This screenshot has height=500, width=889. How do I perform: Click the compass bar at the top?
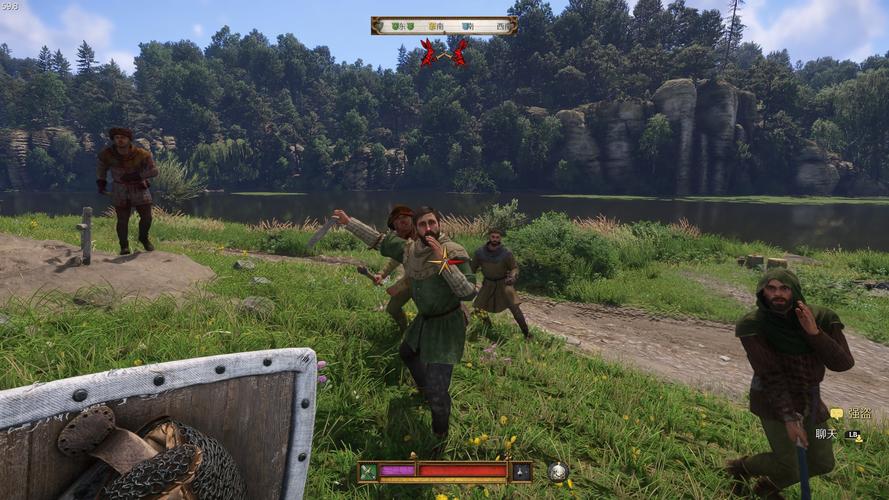[444, 25]
